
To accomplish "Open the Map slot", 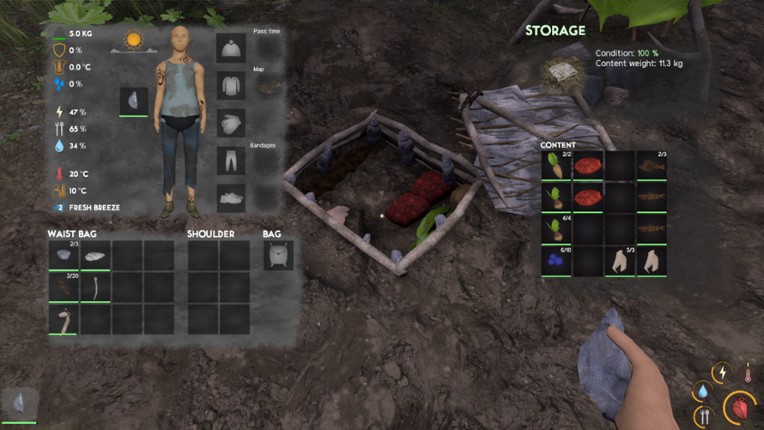I will tap(267, 85).
